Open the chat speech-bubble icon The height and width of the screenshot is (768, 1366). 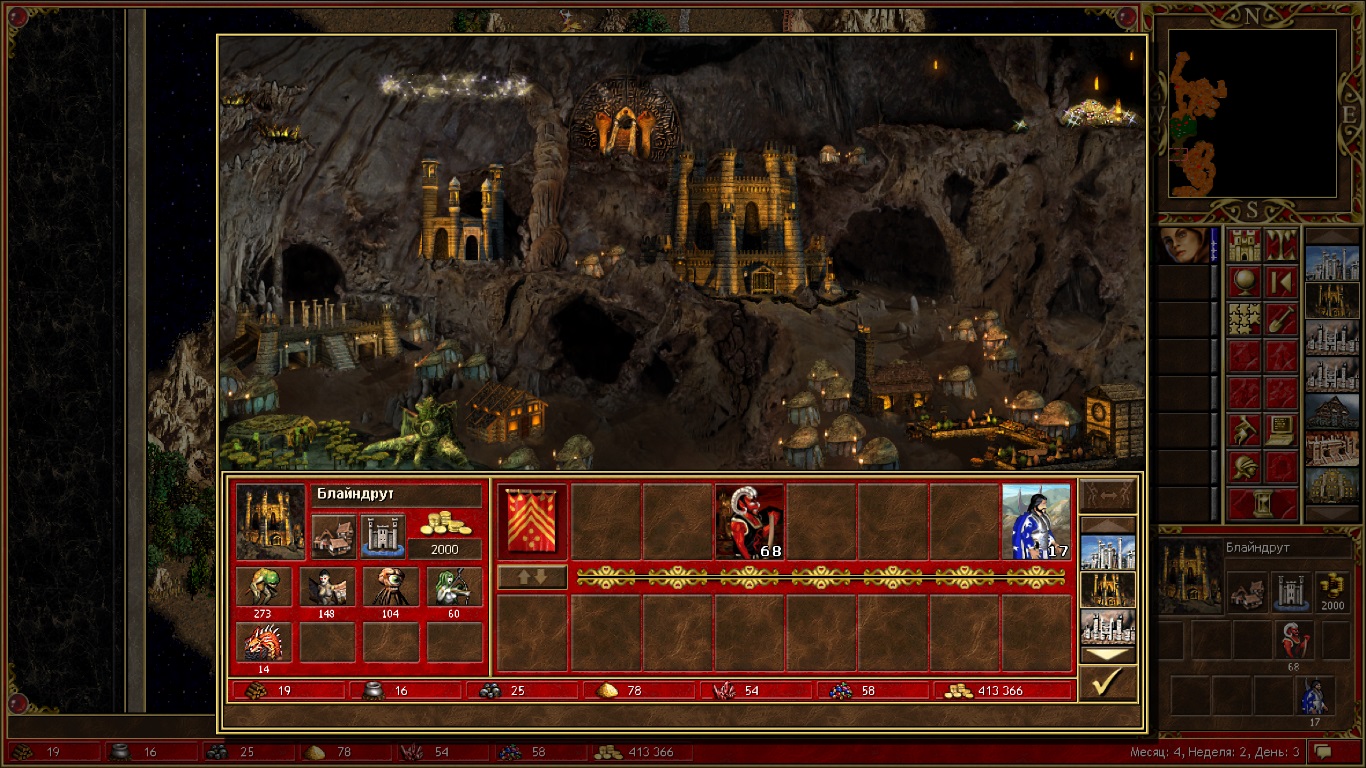(1324, 751)
